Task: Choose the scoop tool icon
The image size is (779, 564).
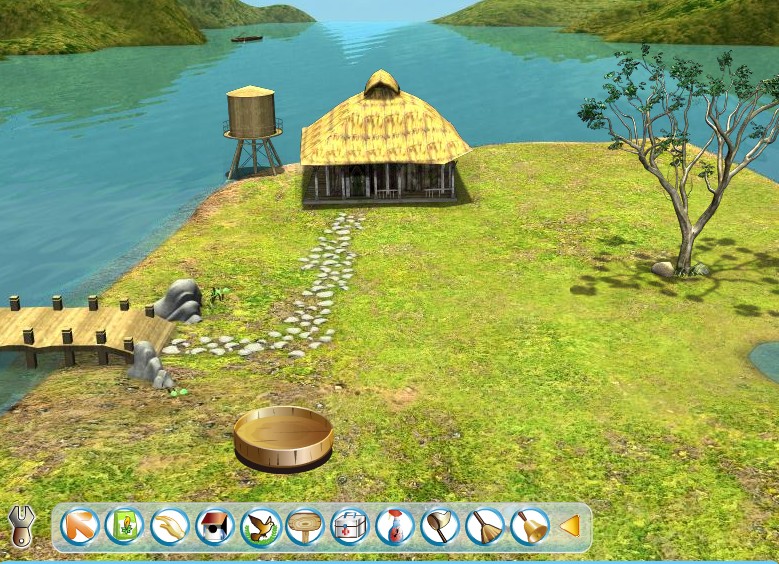Action: pyautogui.click(x=440, y=526)
